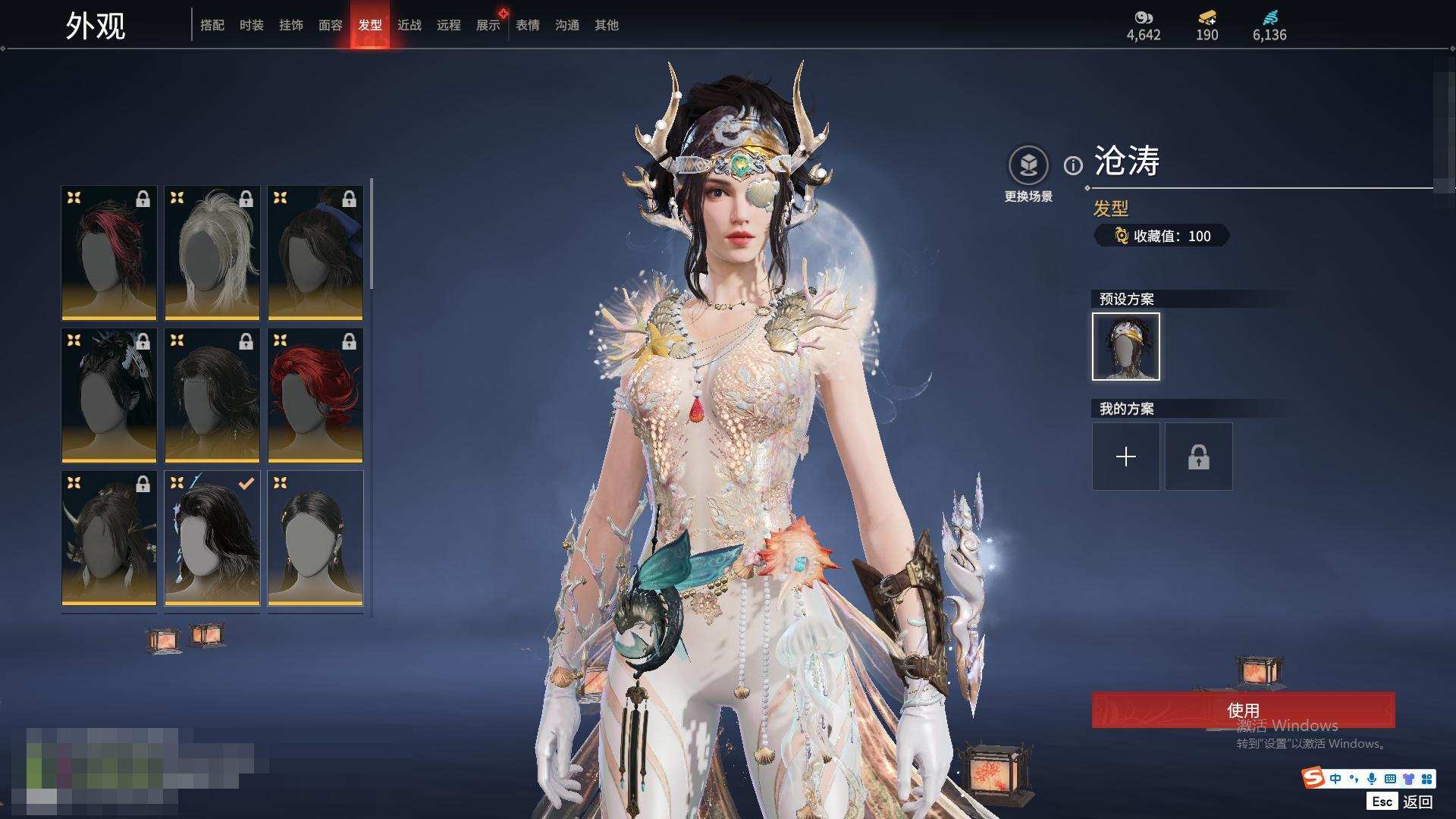Open the 近战 tab
The width and height of the screenshot is (1456, 819).
pos(409,25)
